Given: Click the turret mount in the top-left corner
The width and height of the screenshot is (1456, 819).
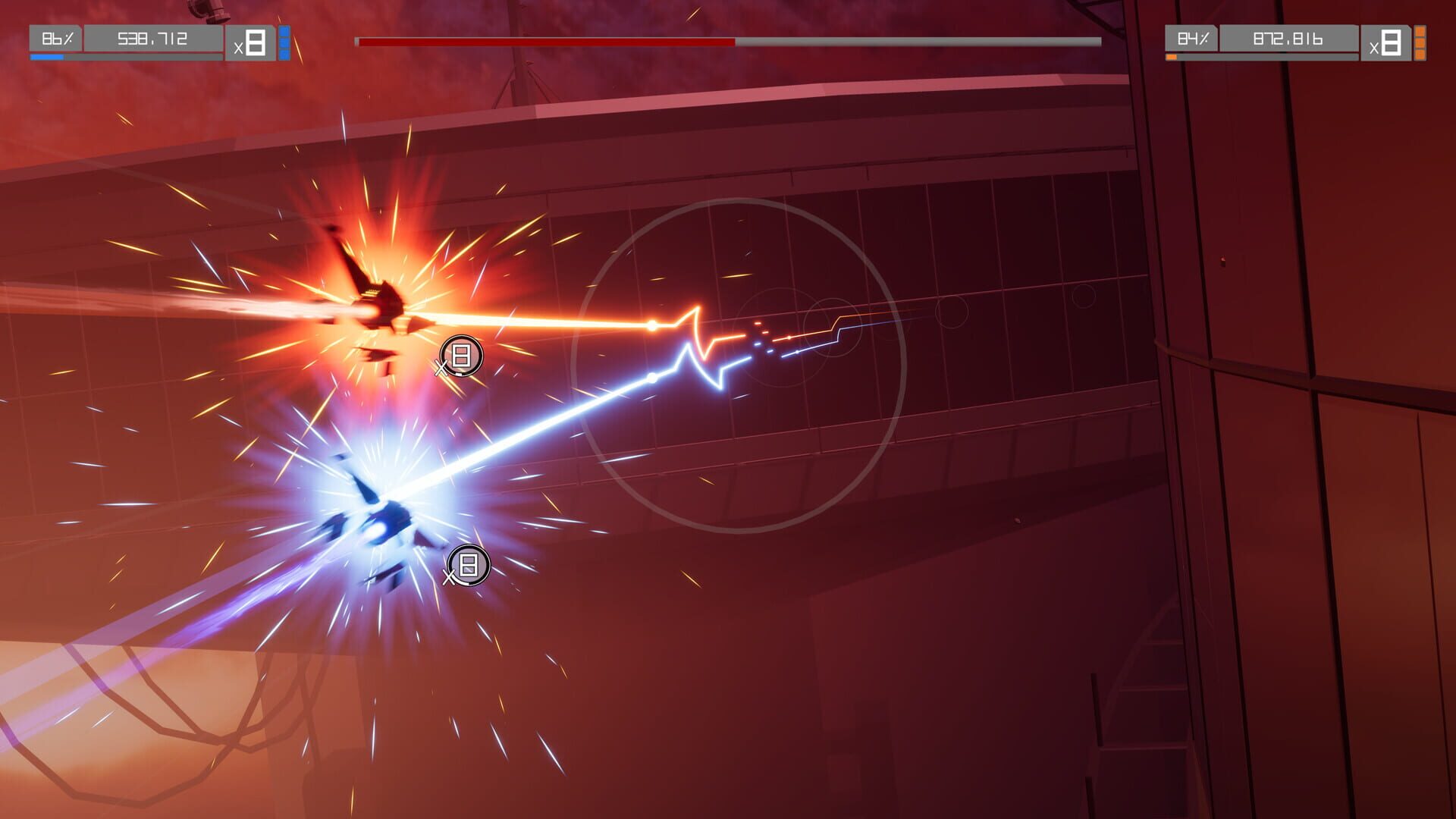Looking at the screenshot, I should coord(205,11).
